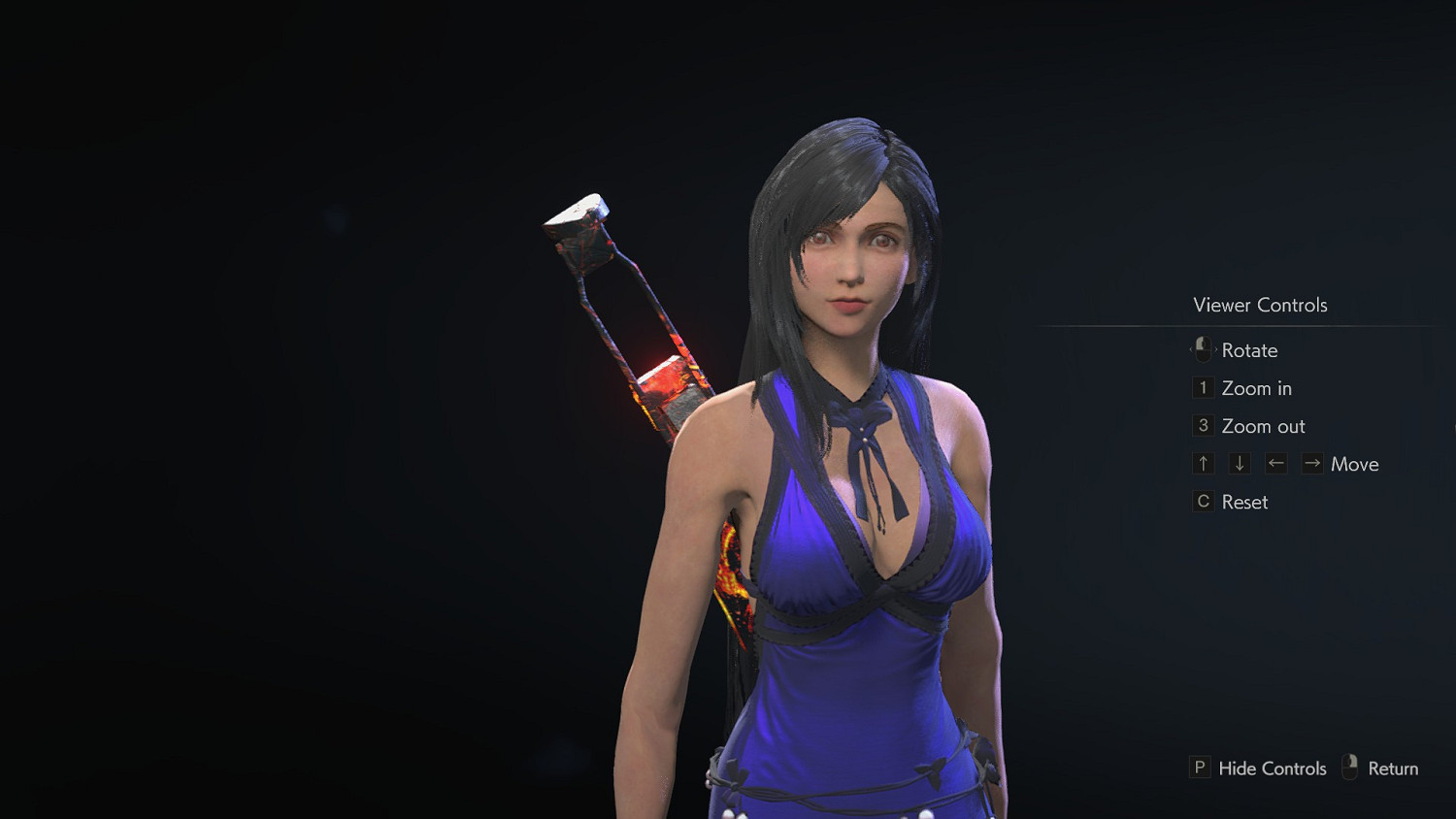Image resolution: width=1456 pixels, height=819 pixels.
Task: Click the Viewer Controls panel header
Action: 1259,304
